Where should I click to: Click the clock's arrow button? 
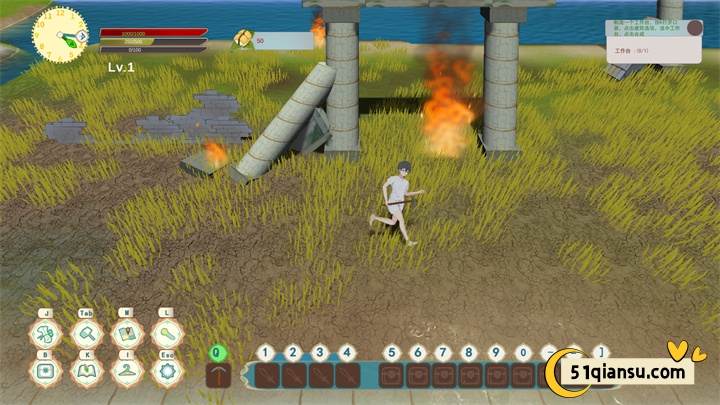[81, 36]
